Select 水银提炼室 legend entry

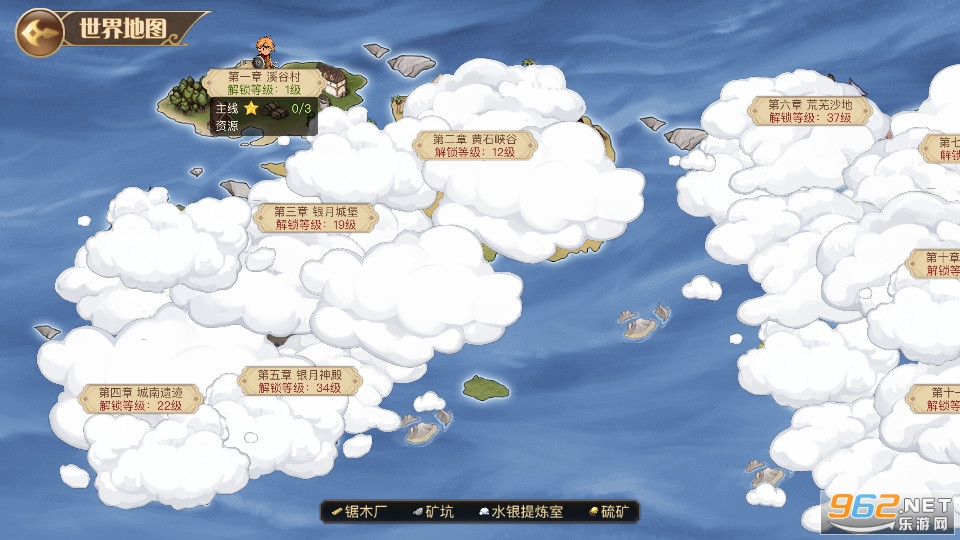point(521,512)
